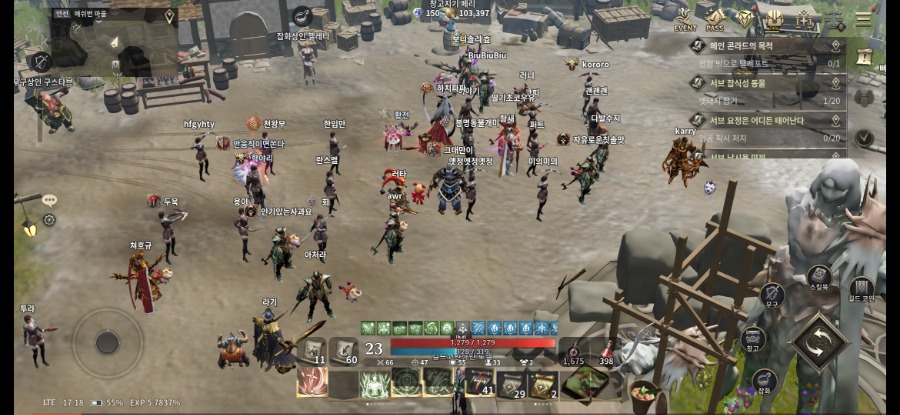Use the red health potion slot showing 398
Screen dimensions: 900x415
tap(606, 350)
